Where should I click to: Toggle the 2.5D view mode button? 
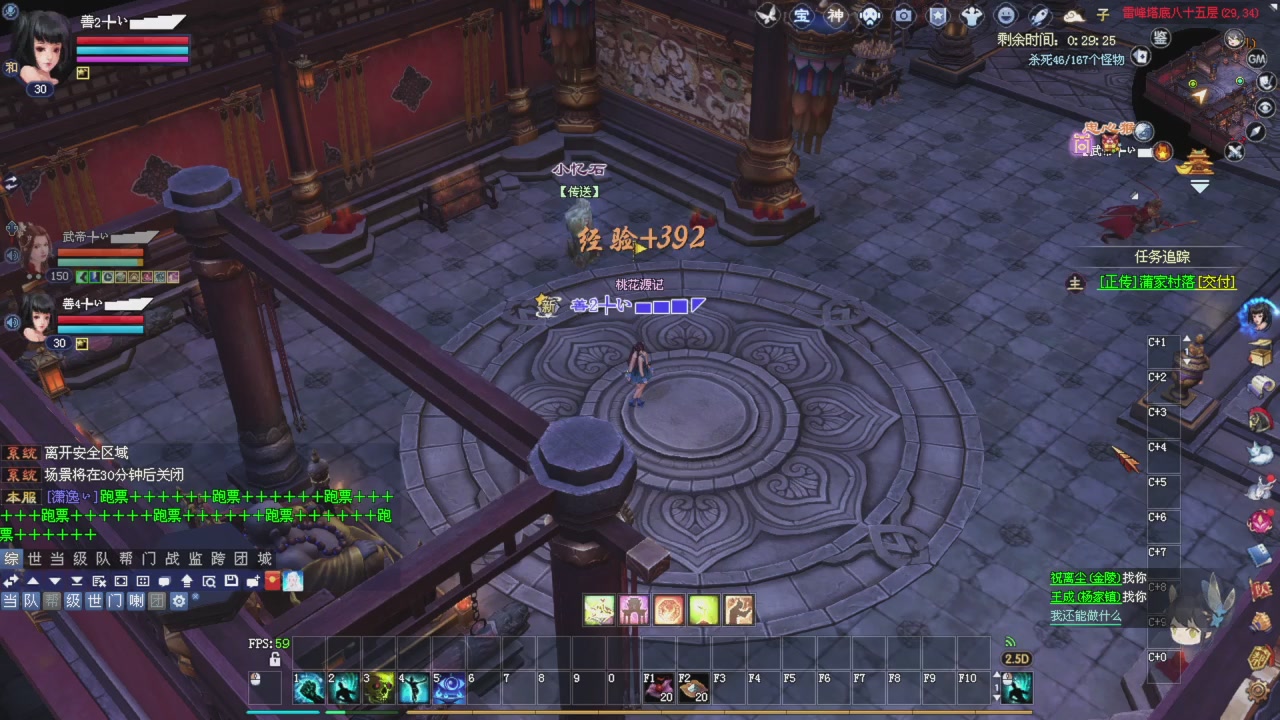point(1016,658)
